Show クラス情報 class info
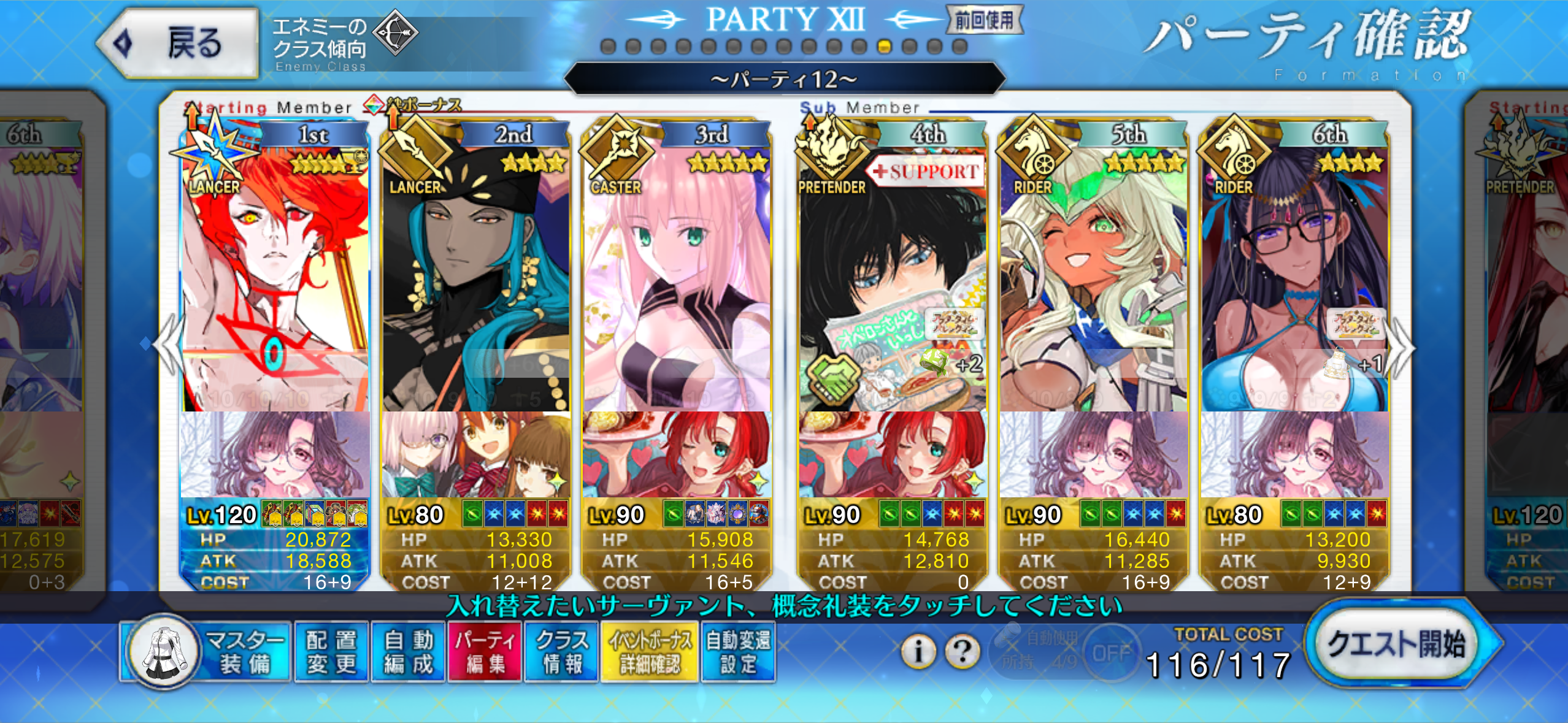Image resolution: width=1568 pixels, height=723 pixels. click(x=561, y=652)
